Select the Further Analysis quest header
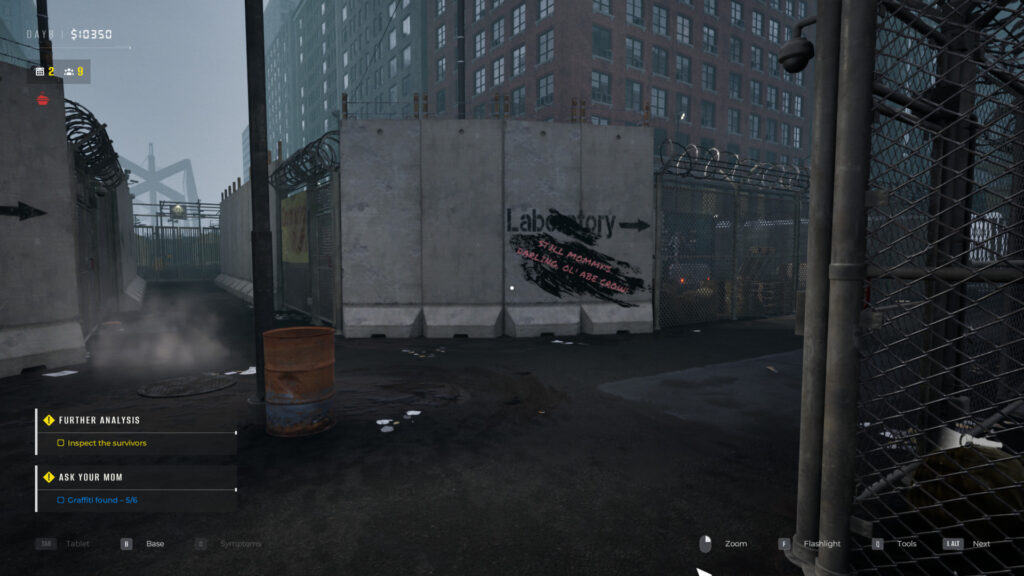1024x576 pixels. click(99, 420)
